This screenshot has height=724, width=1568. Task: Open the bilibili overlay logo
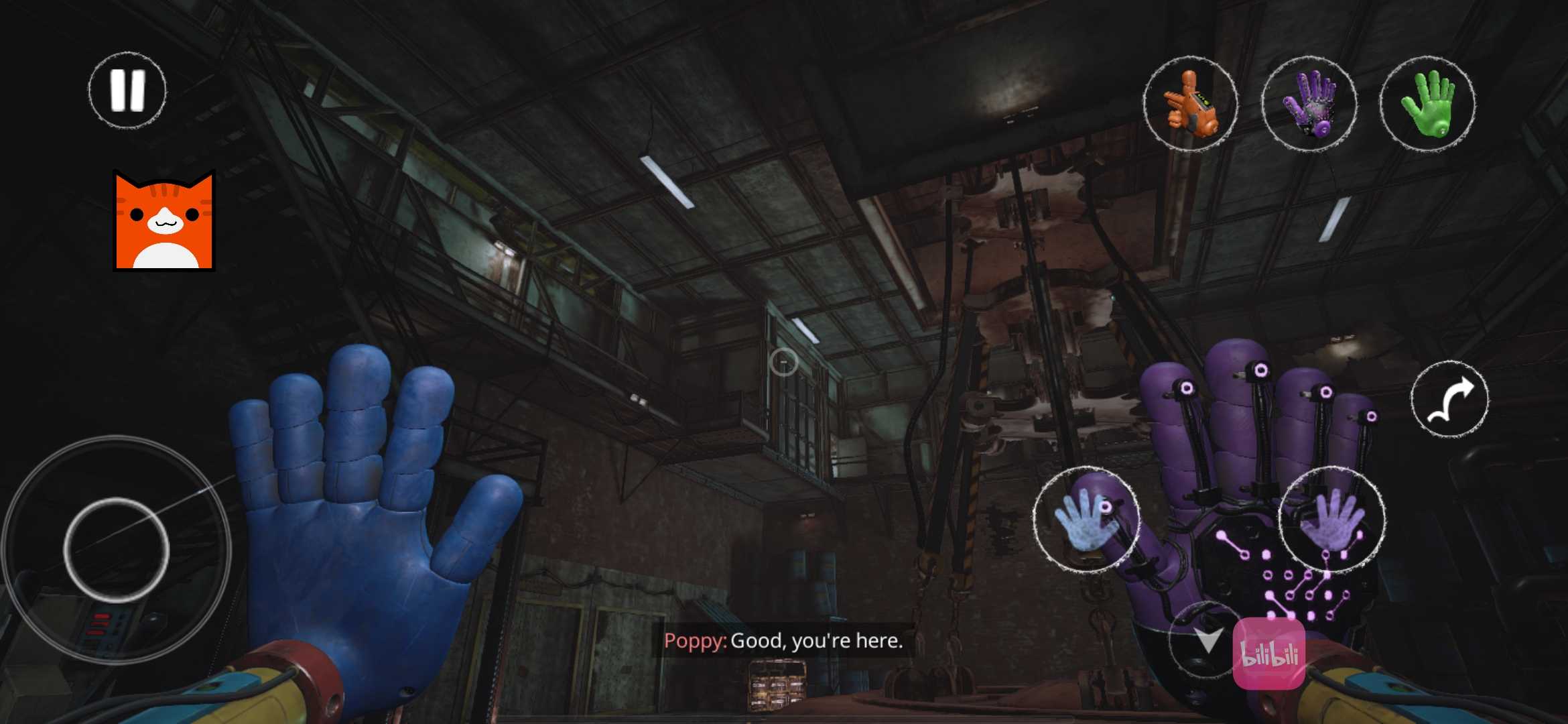tap(1269, 654)
